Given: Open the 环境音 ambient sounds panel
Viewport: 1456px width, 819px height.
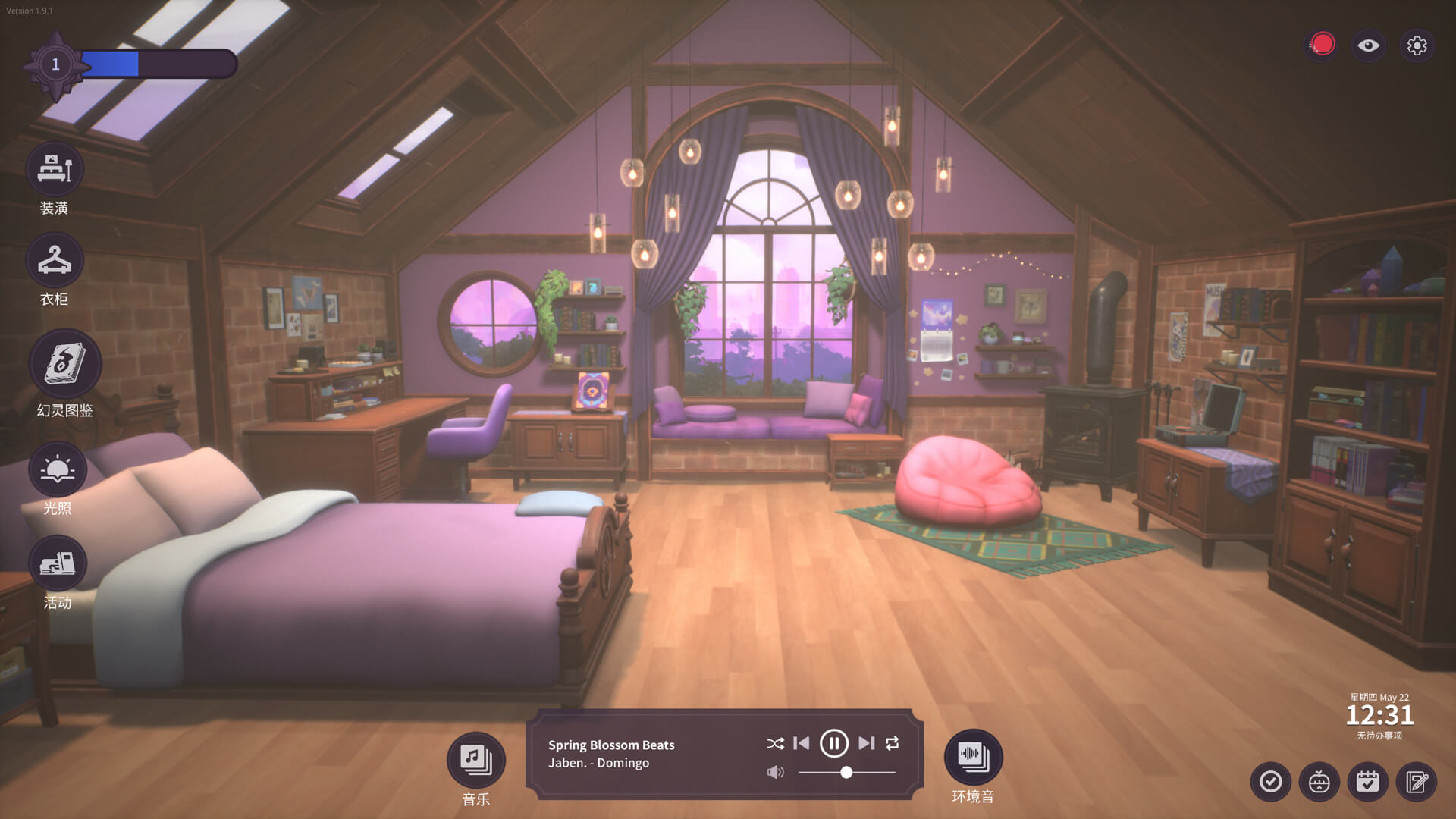Looking at the screenshot, I should coord(973,757).
